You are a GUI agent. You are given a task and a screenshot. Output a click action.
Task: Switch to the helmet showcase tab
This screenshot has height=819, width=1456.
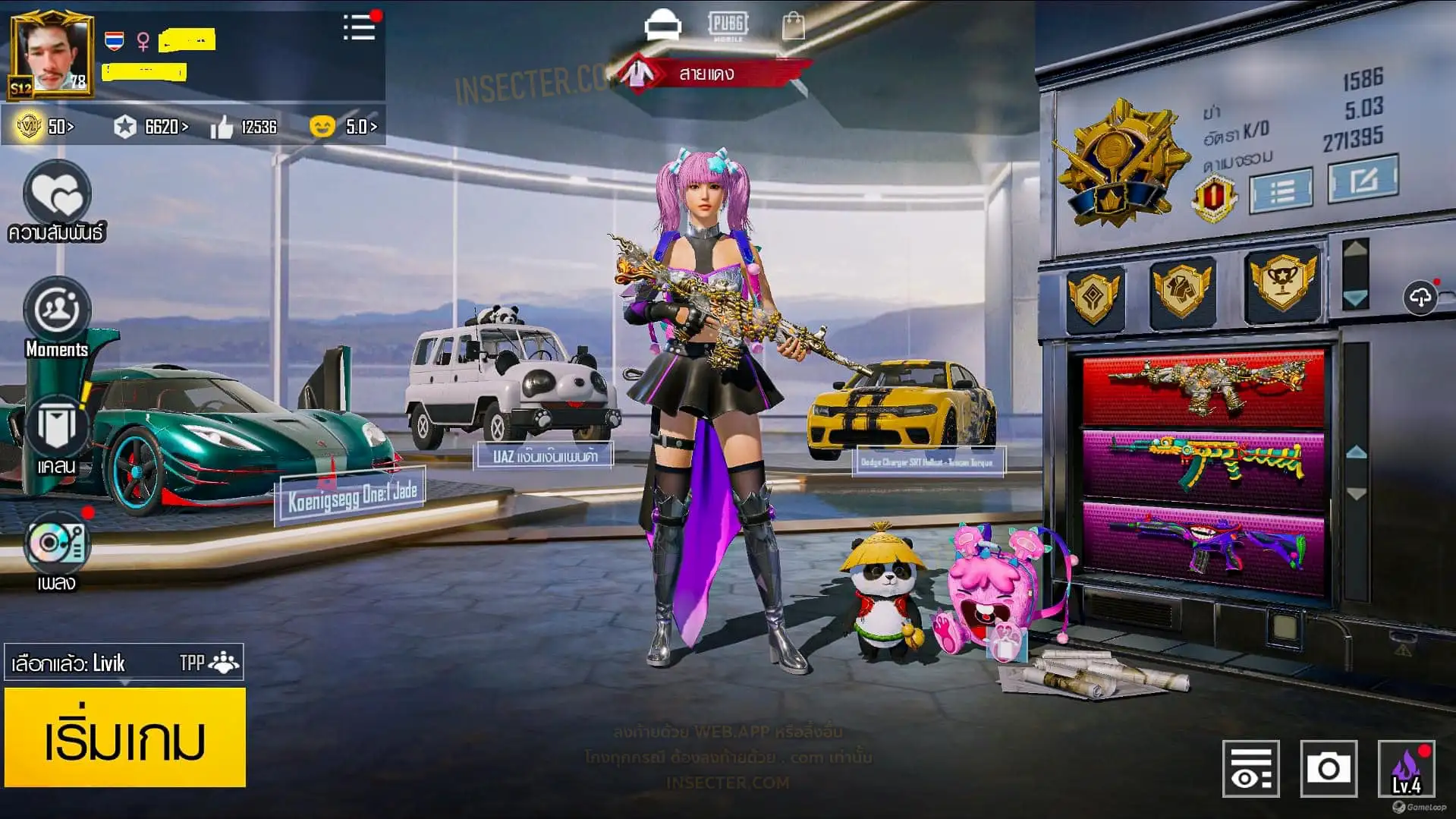[662, 26]
